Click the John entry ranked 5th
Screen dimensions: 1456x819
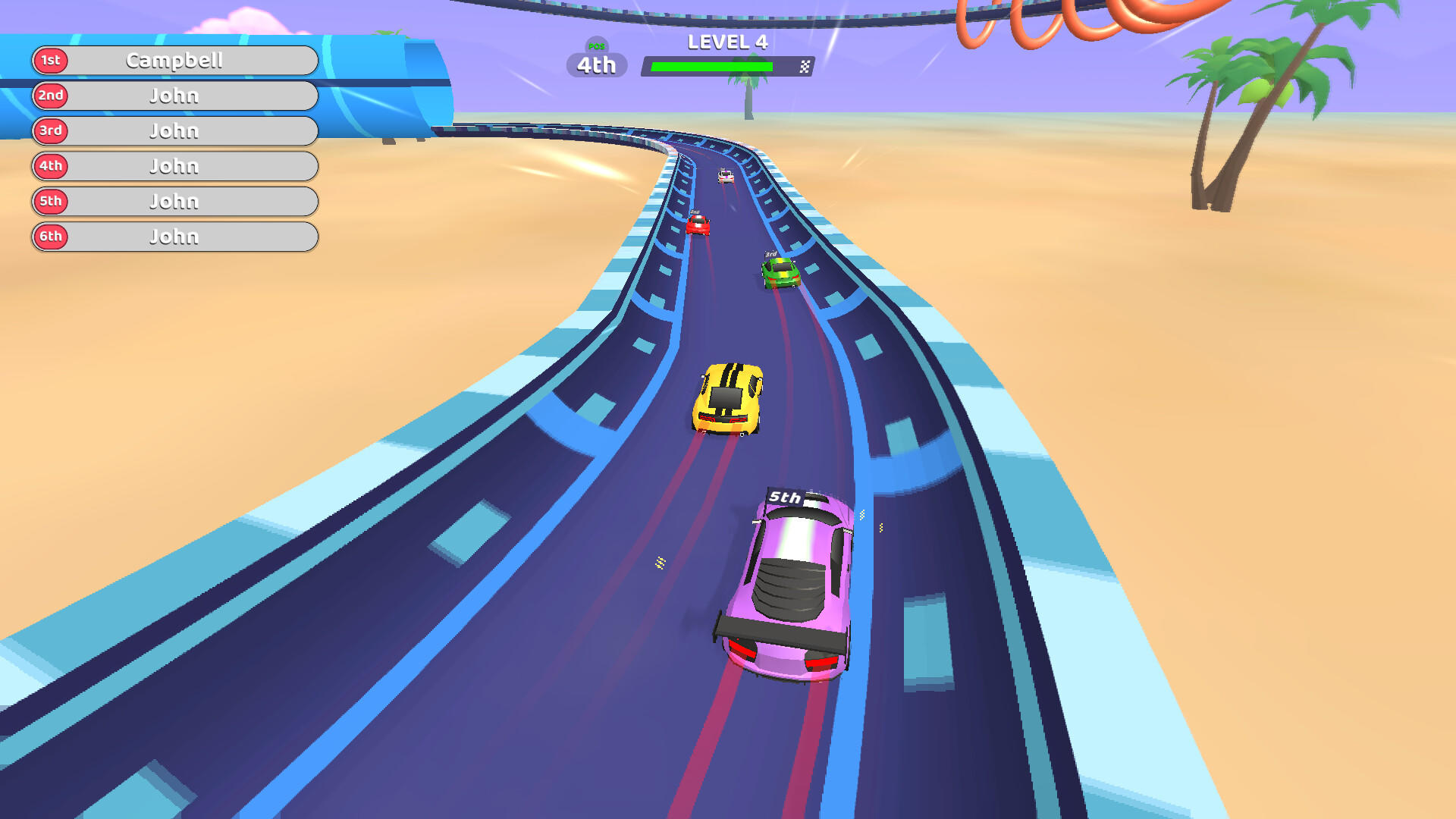tap(174, 201)
